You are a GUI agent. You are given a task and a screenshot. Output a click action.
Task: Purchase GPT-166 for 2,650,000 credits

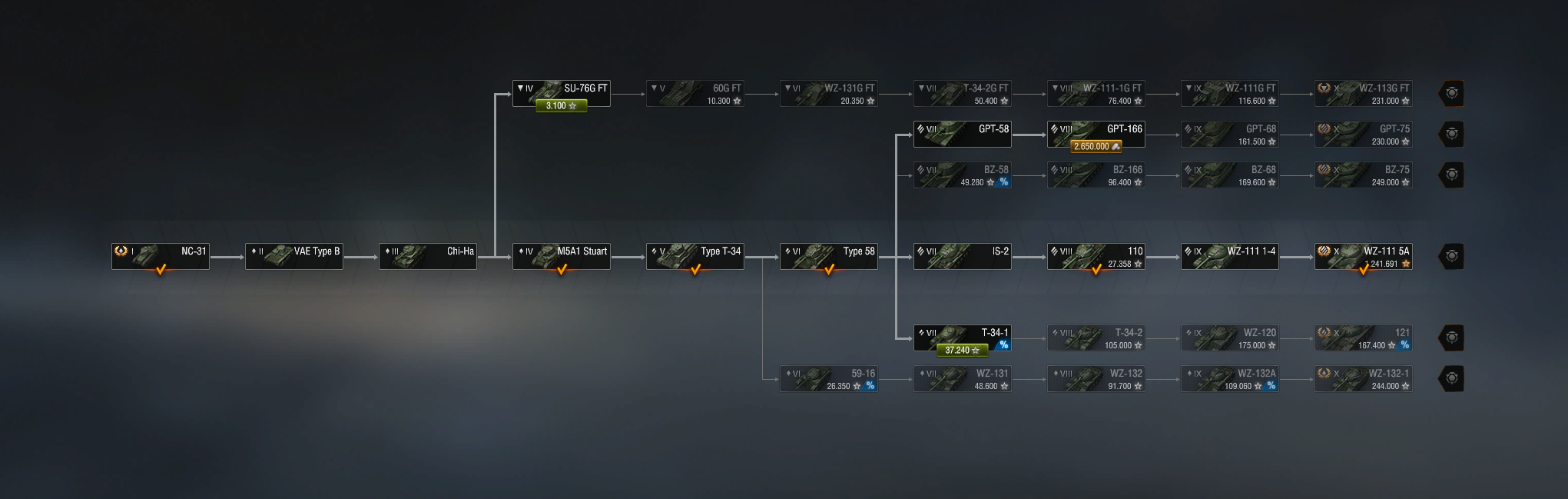pos(1096,147)
